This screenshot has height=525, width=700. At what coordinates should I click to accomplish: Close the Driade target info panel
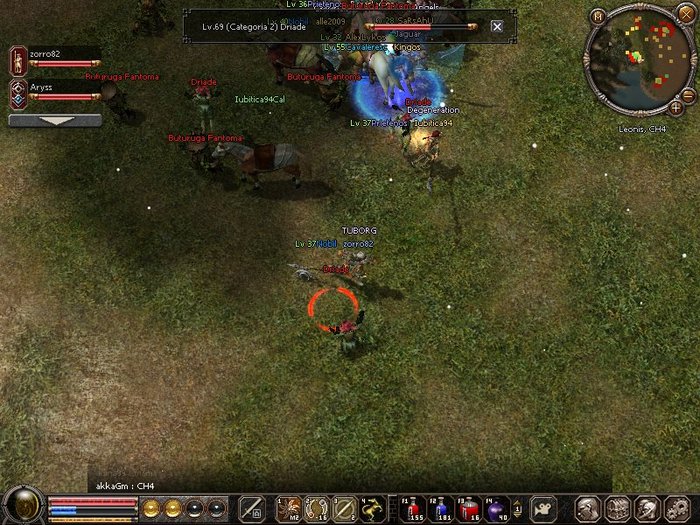pyautogui.click(x=497, y=26)
